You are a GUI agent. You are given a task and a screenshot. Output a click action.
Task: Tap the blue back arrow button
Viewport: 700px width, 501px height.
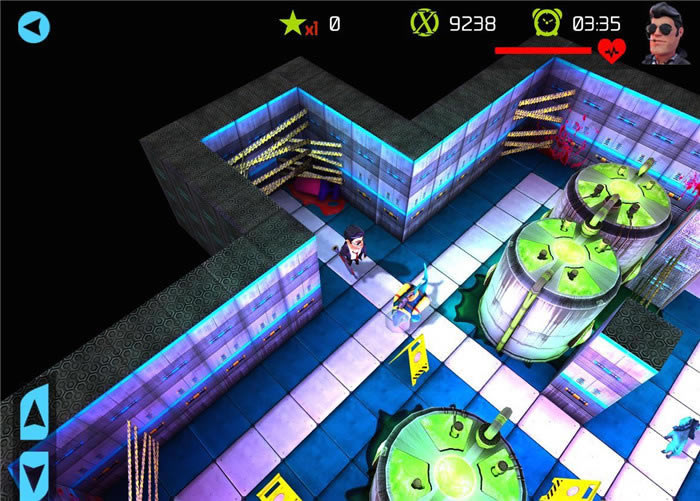click(x=34, y=27)
